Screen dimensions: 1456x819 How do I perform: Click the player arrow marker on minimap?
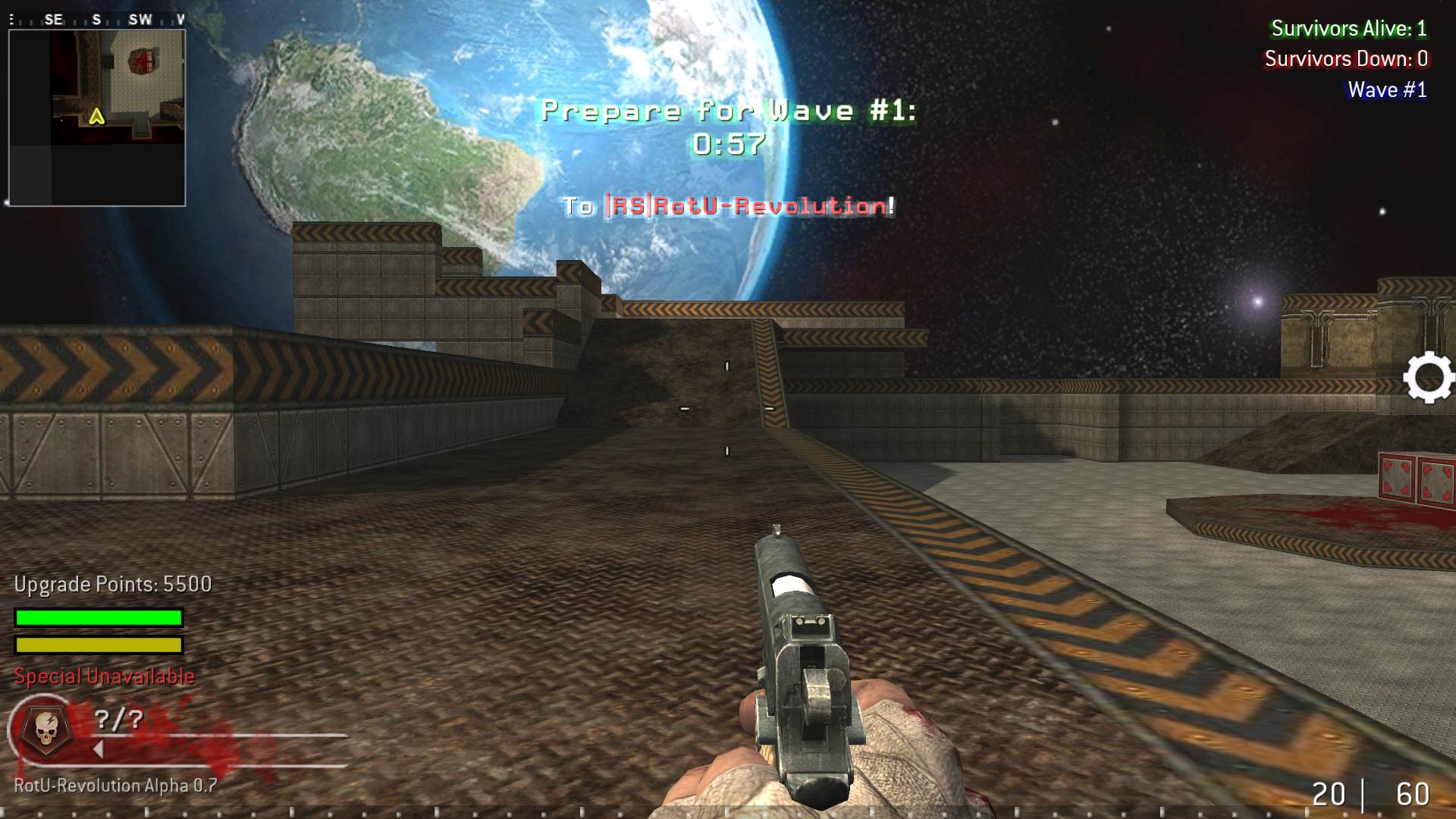click(96, 117)
